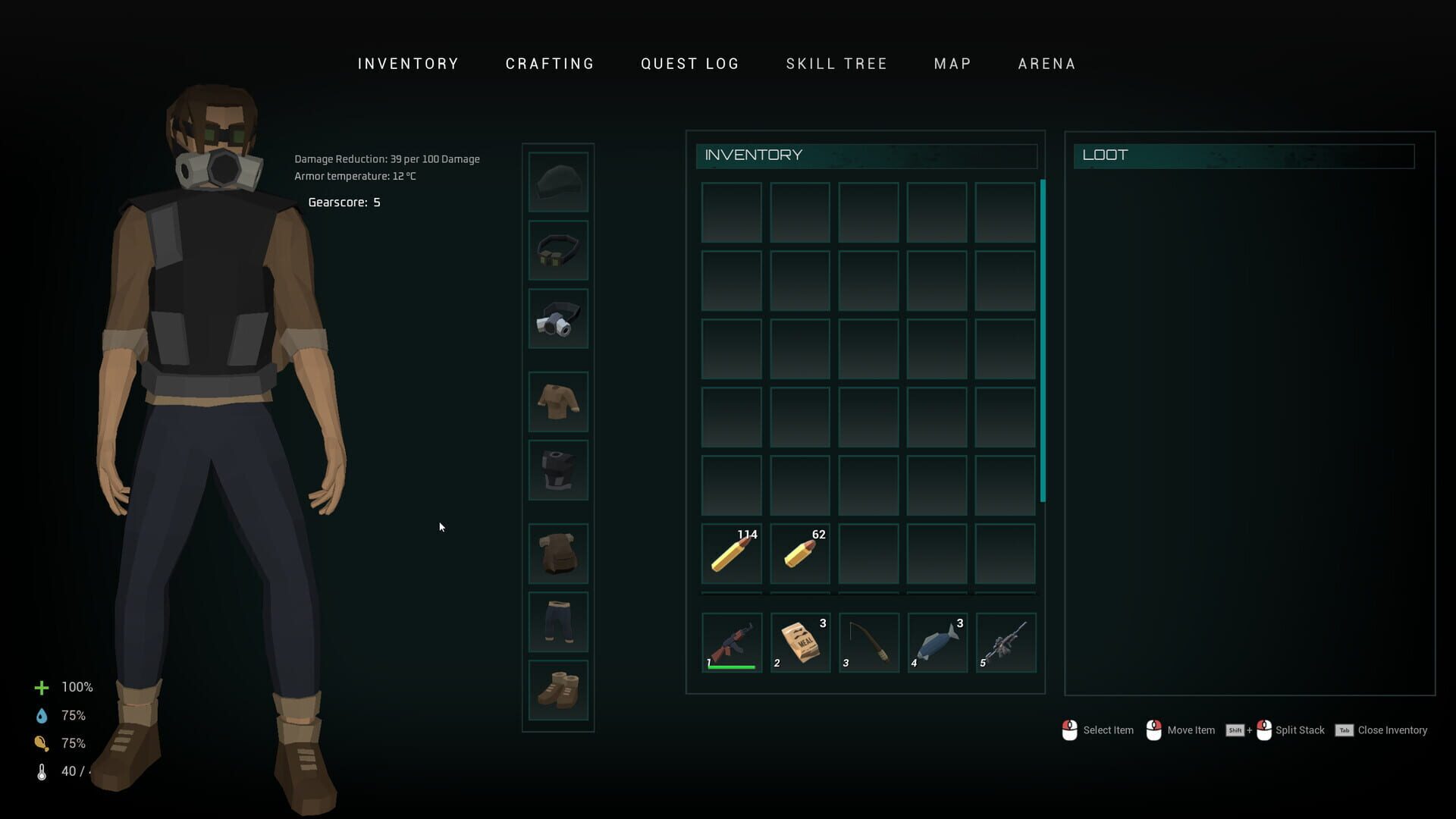Image resolution: width=1456 pixels, height=819 pixels.
Task: Switch to the CRAFTING tab
Action: point(549,64)
